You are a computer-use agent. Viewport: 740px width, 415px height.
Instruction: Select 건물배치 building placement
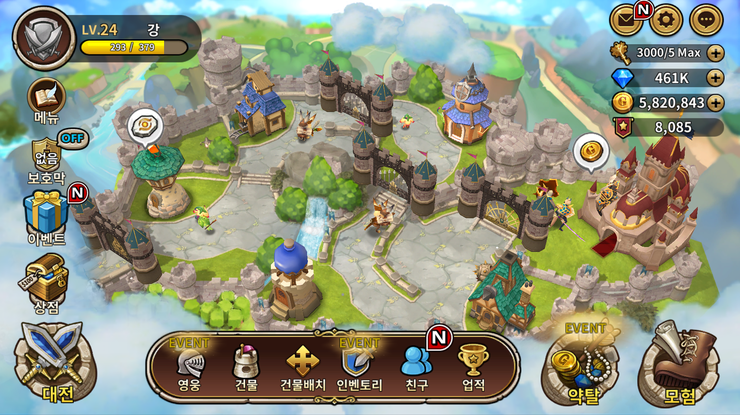pos(302,364)
